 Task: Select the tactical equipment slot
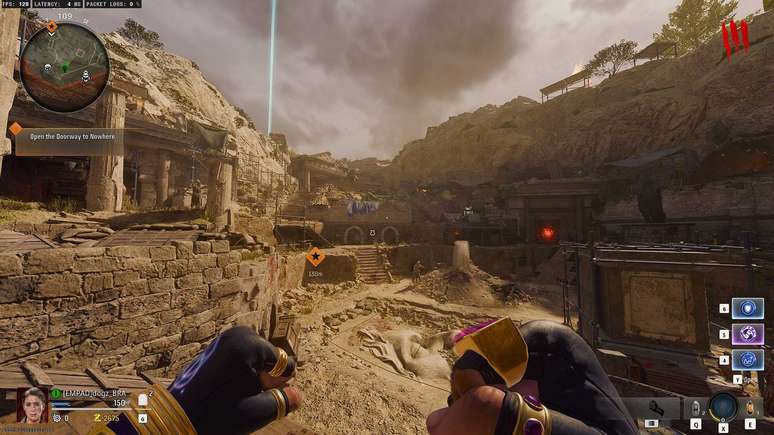[x=695, y=408]
